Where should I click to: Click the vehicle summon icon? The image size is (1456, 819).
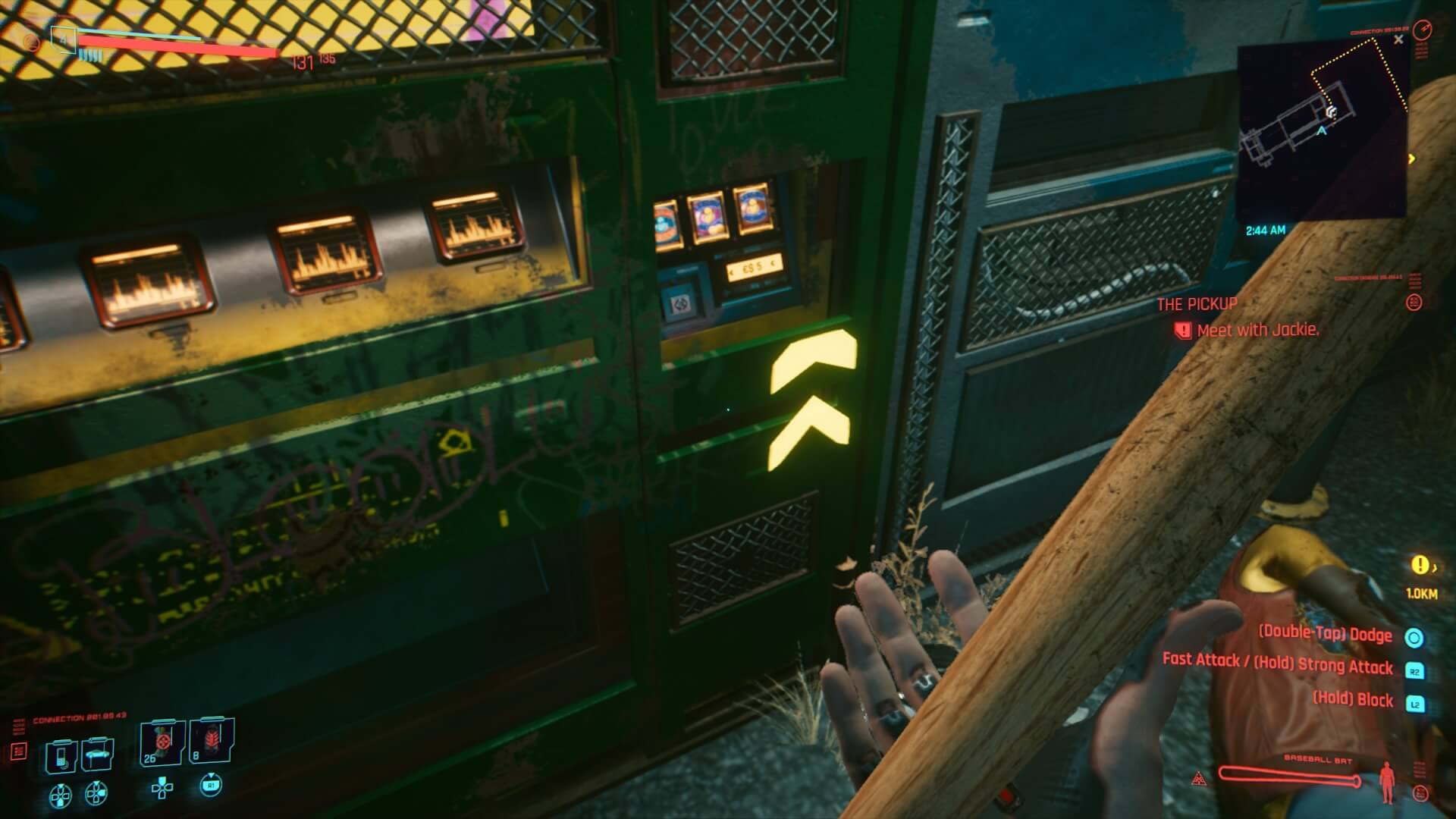[97, 755]
